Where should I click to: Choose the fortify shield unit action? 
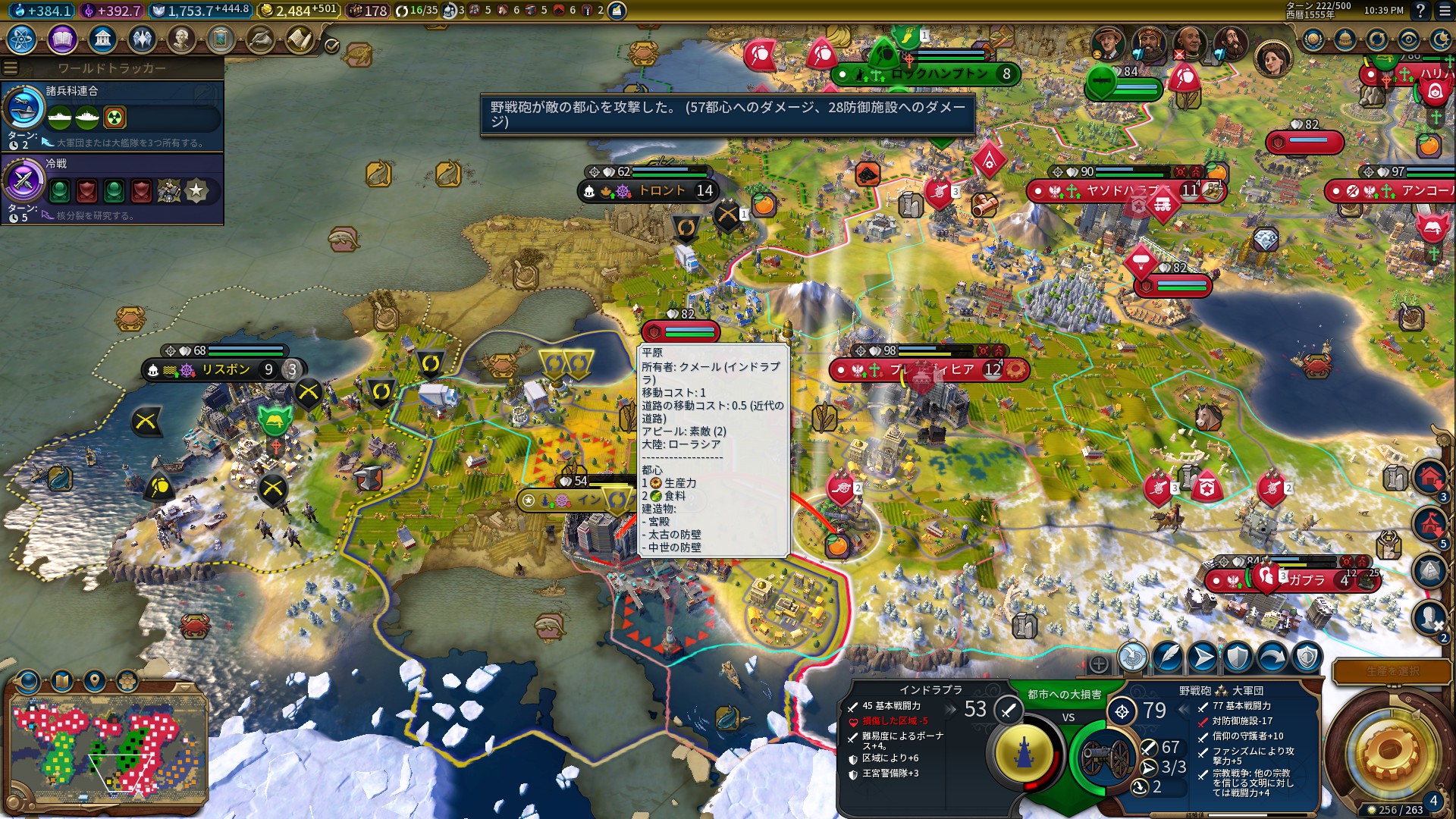tap(1238, 657)
